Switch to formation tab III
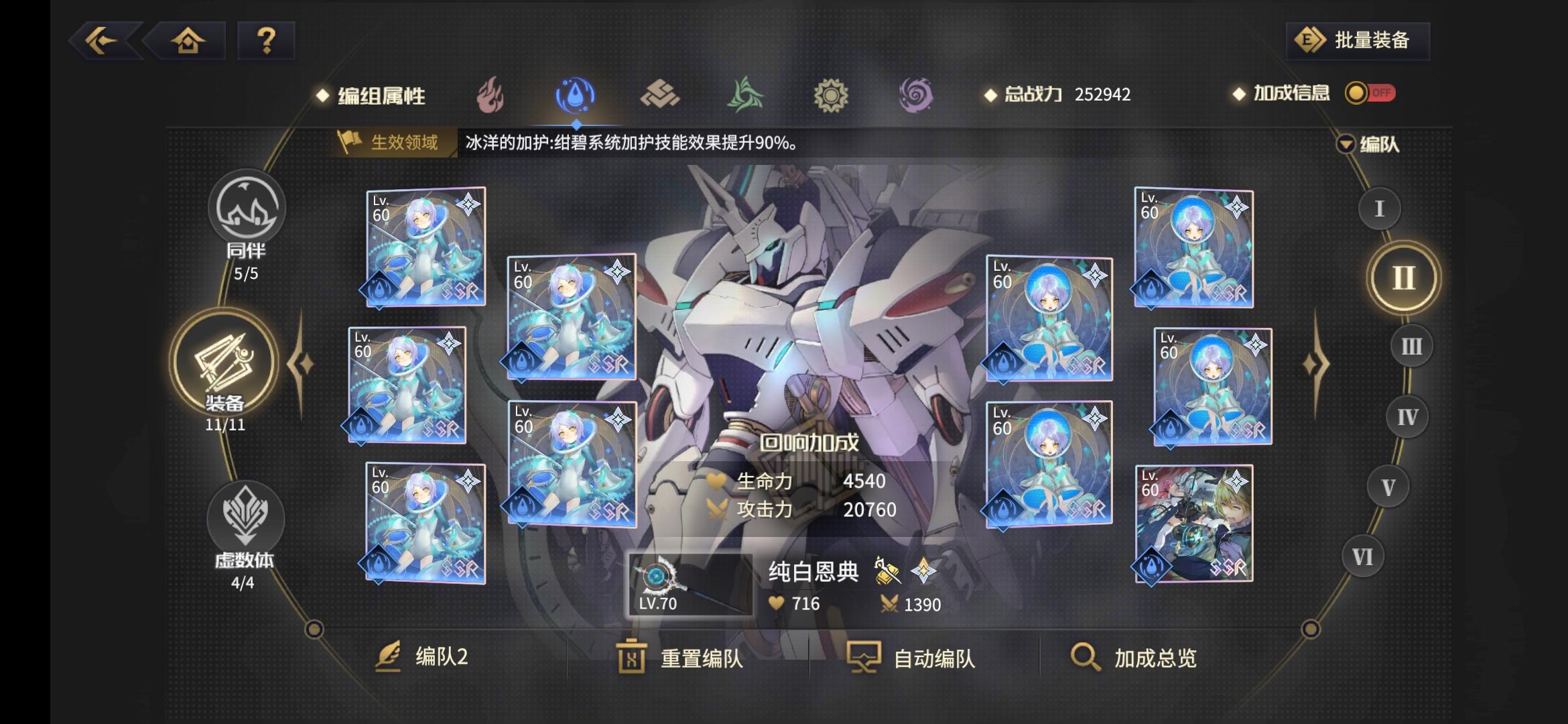 [x=1410, y=345]
